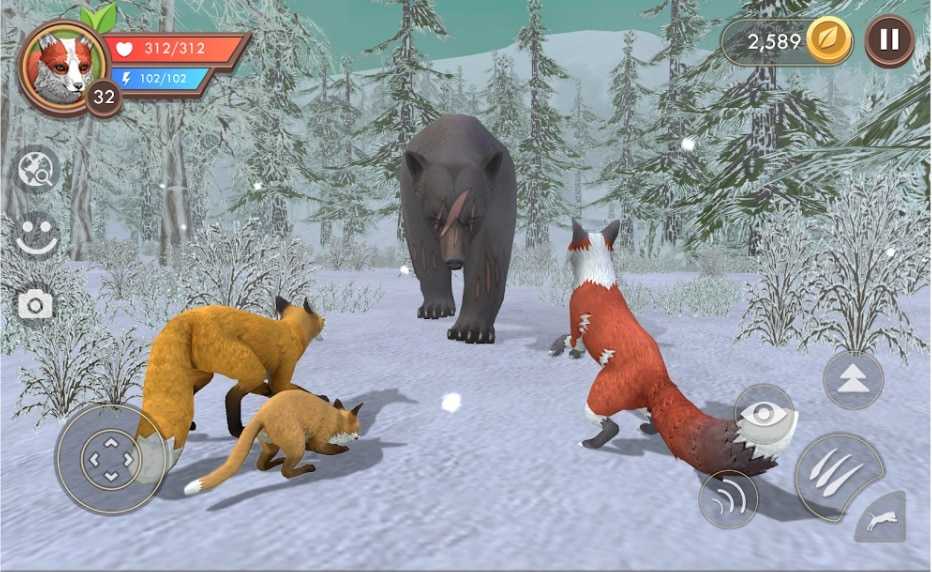
Task: Activate the double-arrow jump button
Action: [x=853, y=380]
